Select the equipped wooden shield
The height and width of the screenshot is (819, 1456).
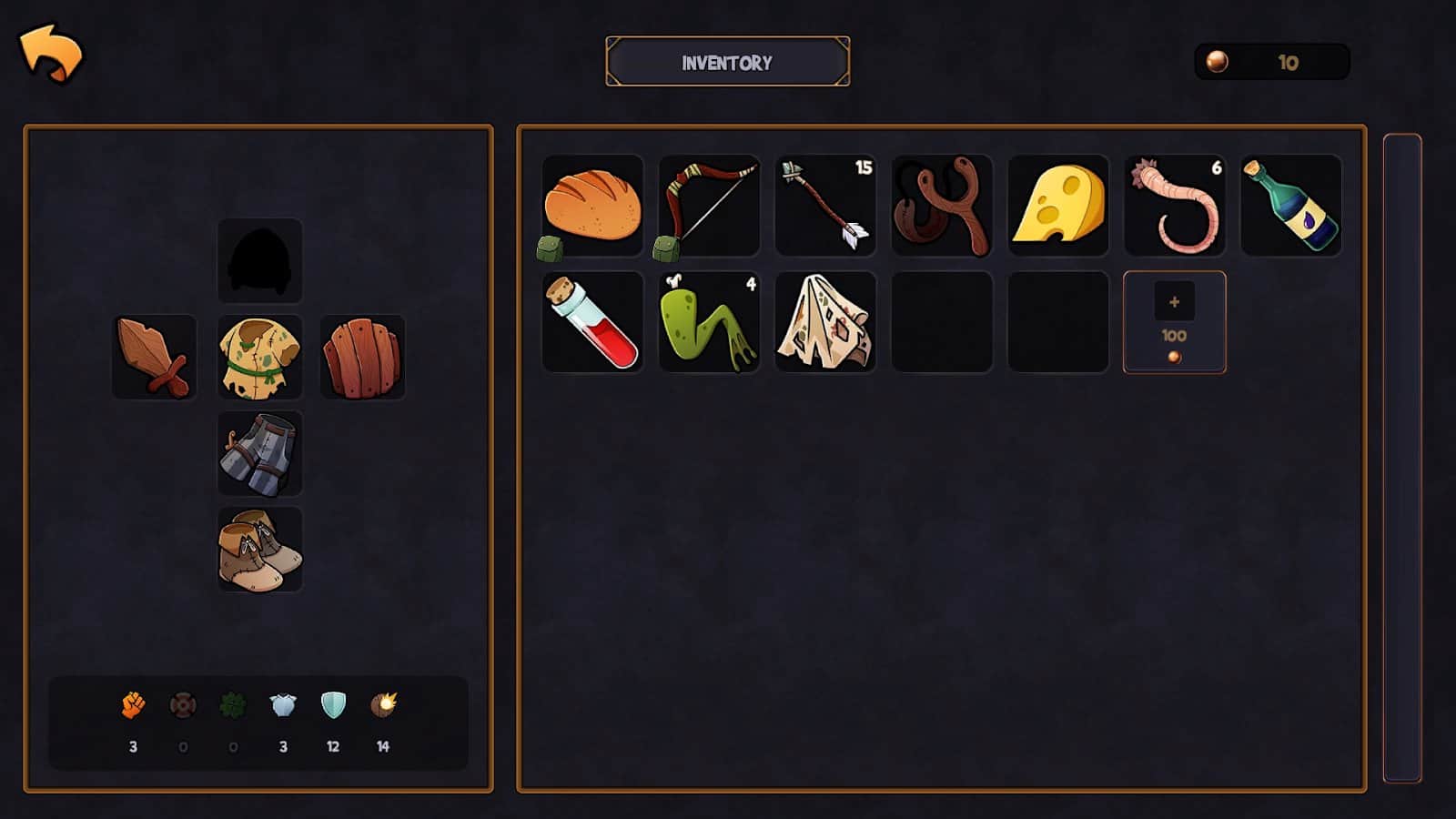click(x=362, y=357)
